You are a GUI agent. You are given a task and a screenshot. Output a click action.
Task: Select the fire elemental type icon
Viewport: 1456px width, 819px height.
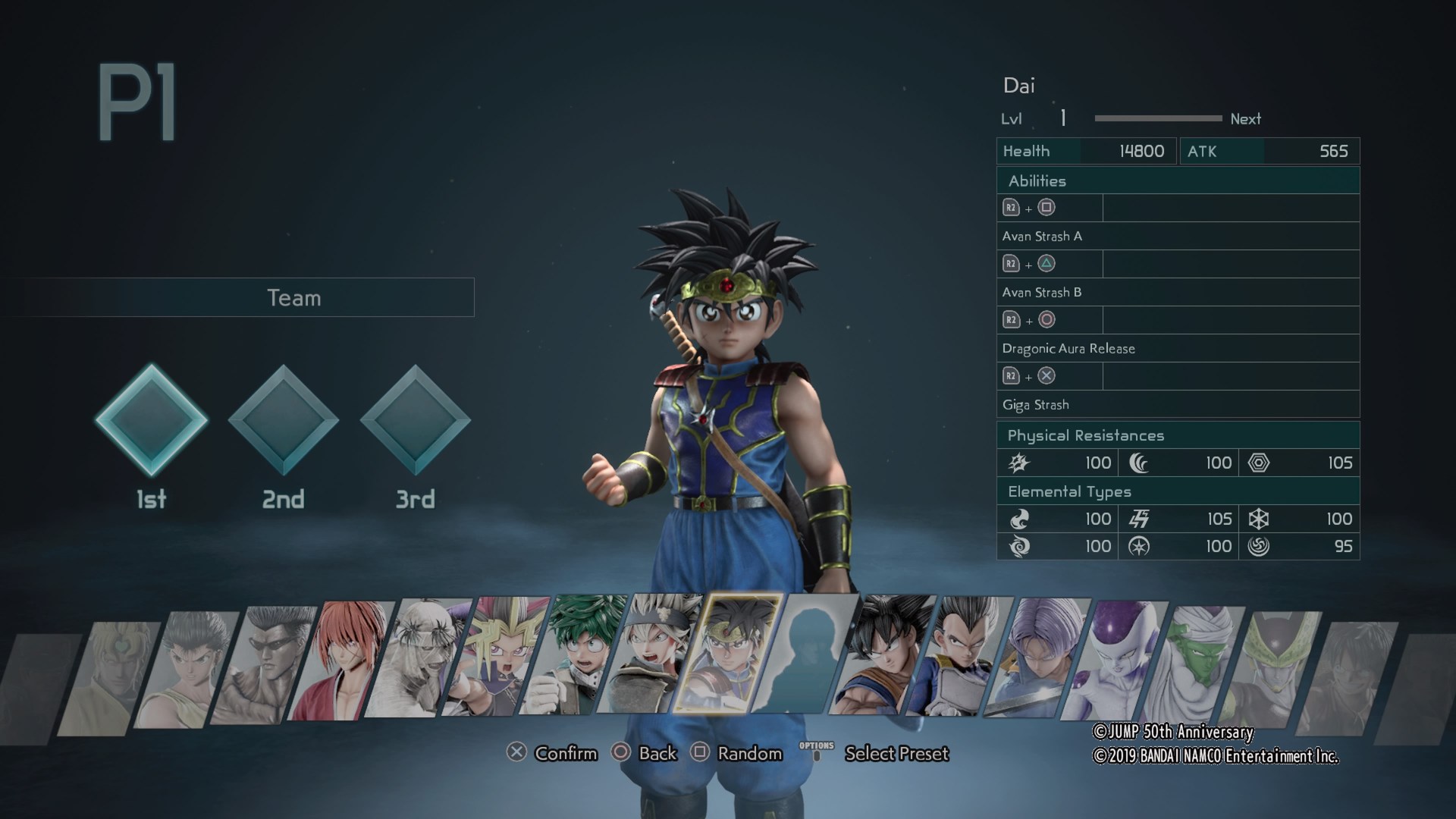[1018, 519]
